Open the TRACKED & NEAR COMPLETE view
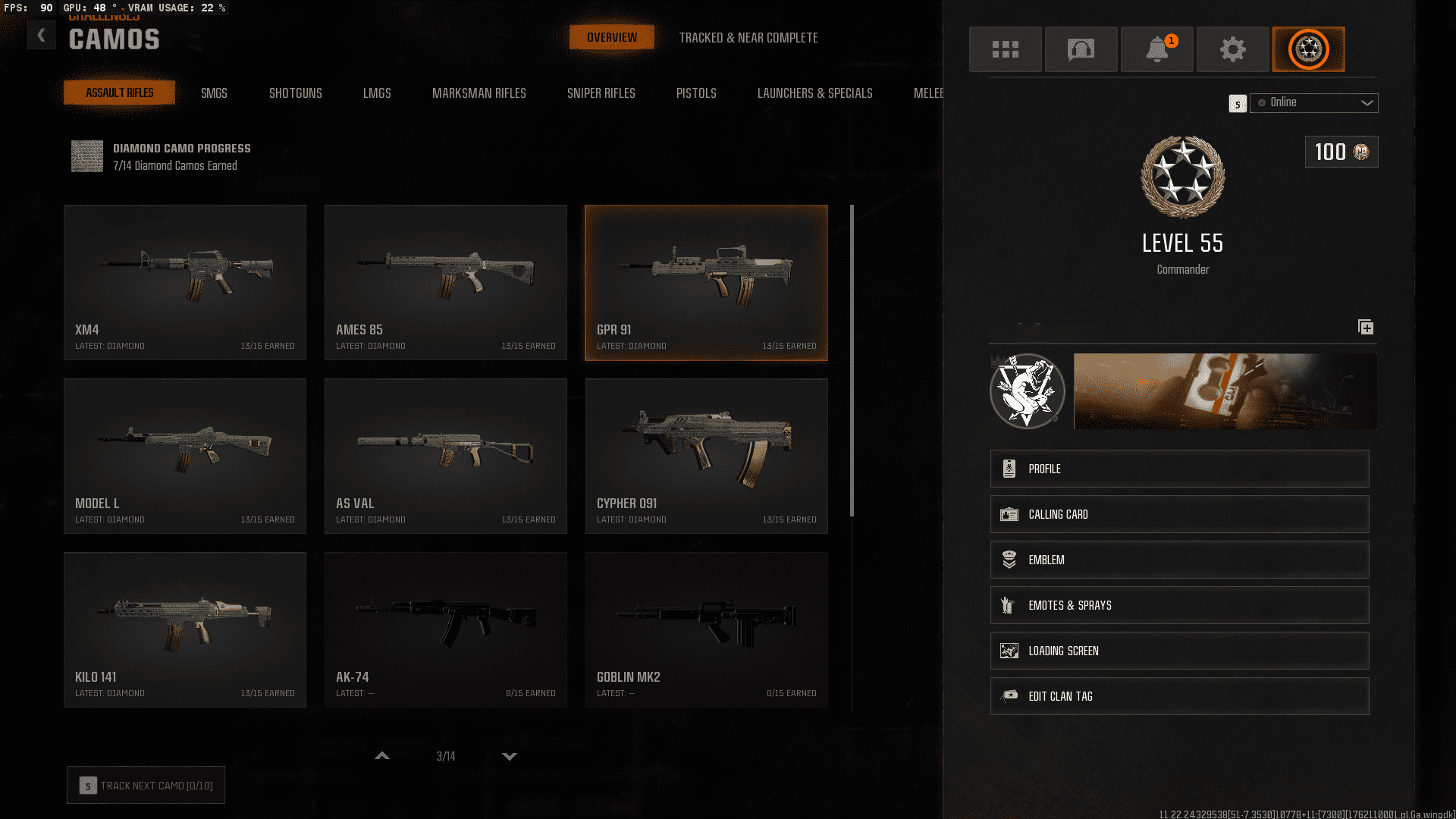This screenshot has height=819, width=1456. [749, 37]
